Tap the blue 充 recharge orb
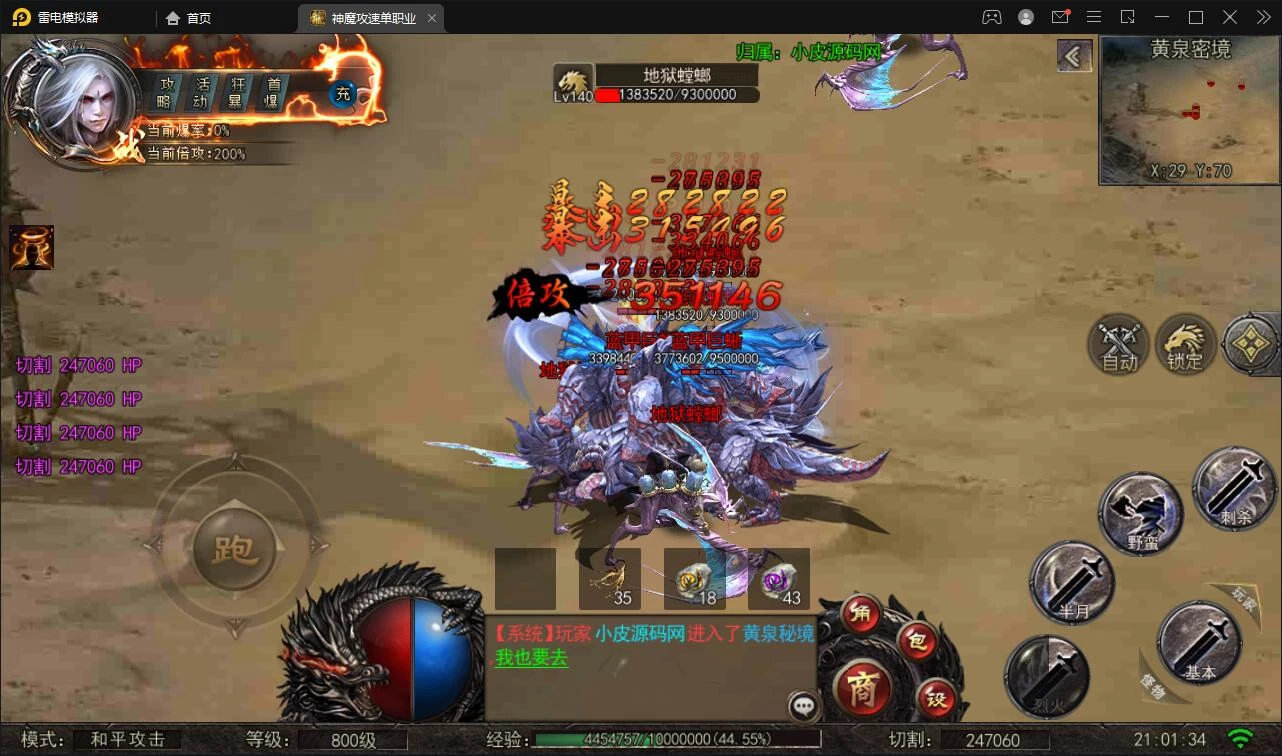 point(343,94)
